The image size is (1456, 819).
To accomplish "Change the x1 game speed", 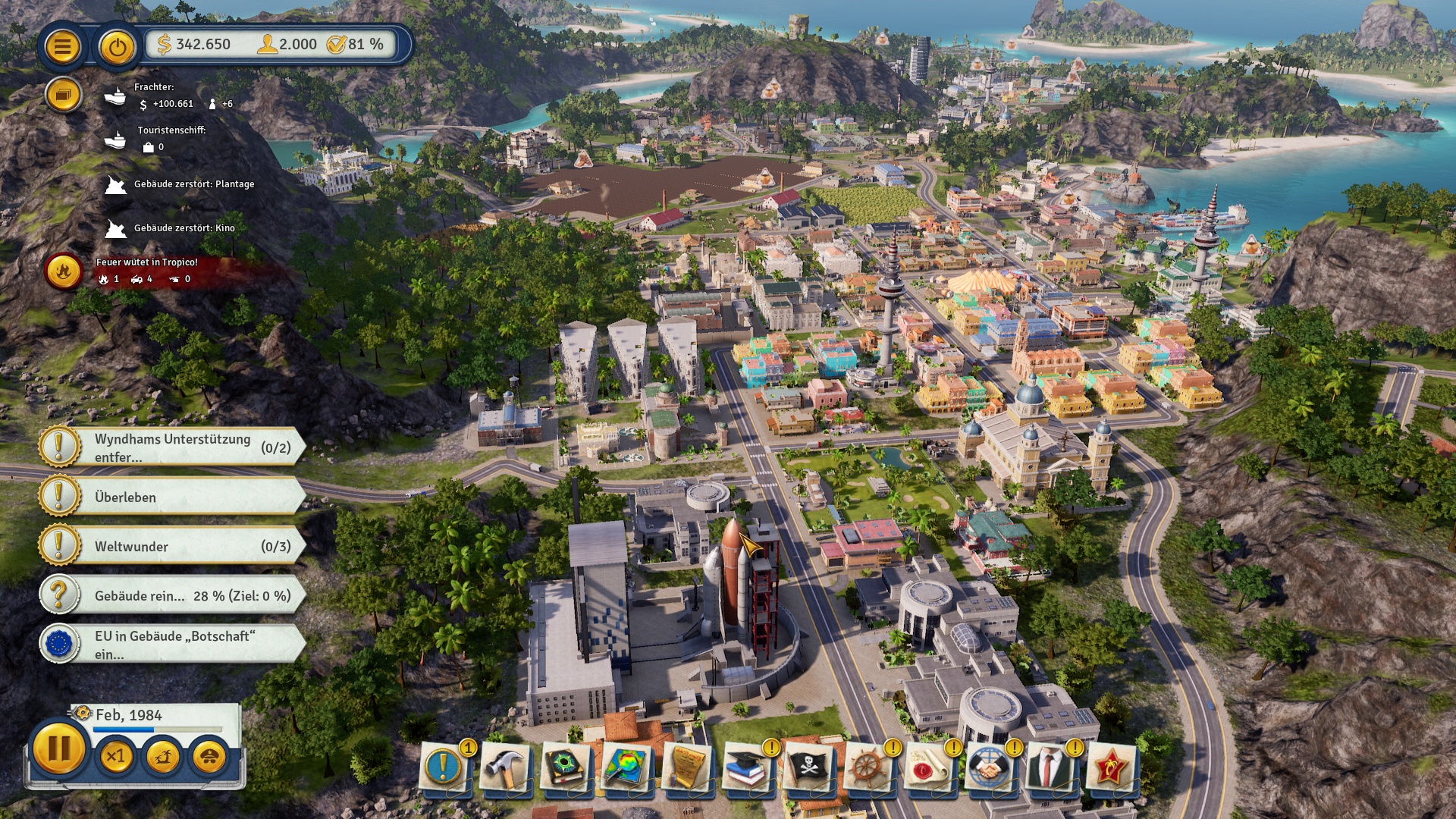I will pos(116,756).
